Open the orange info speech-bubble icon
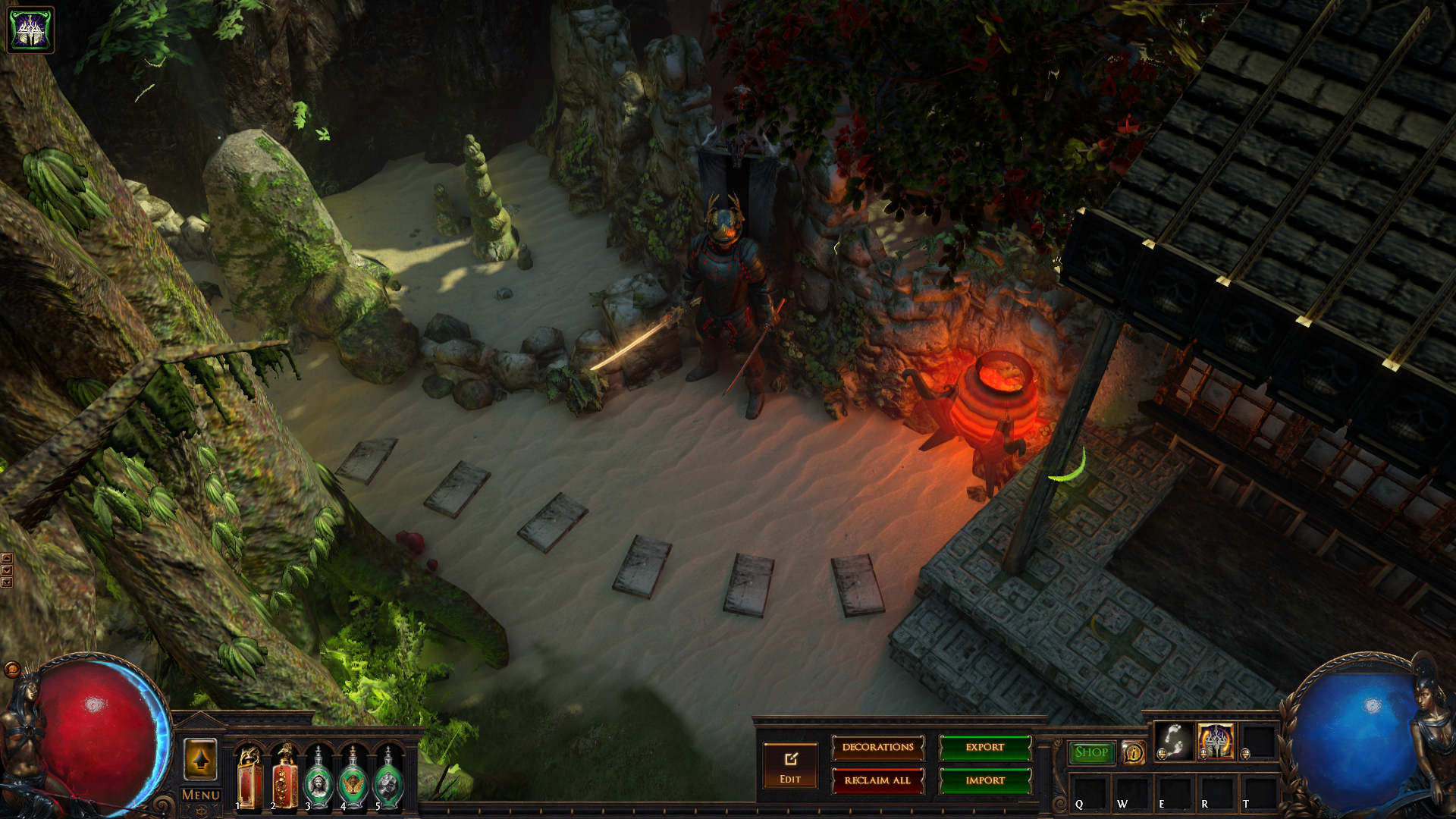Viewport: 1456px width, 819px height. [x=1134, y=753]
